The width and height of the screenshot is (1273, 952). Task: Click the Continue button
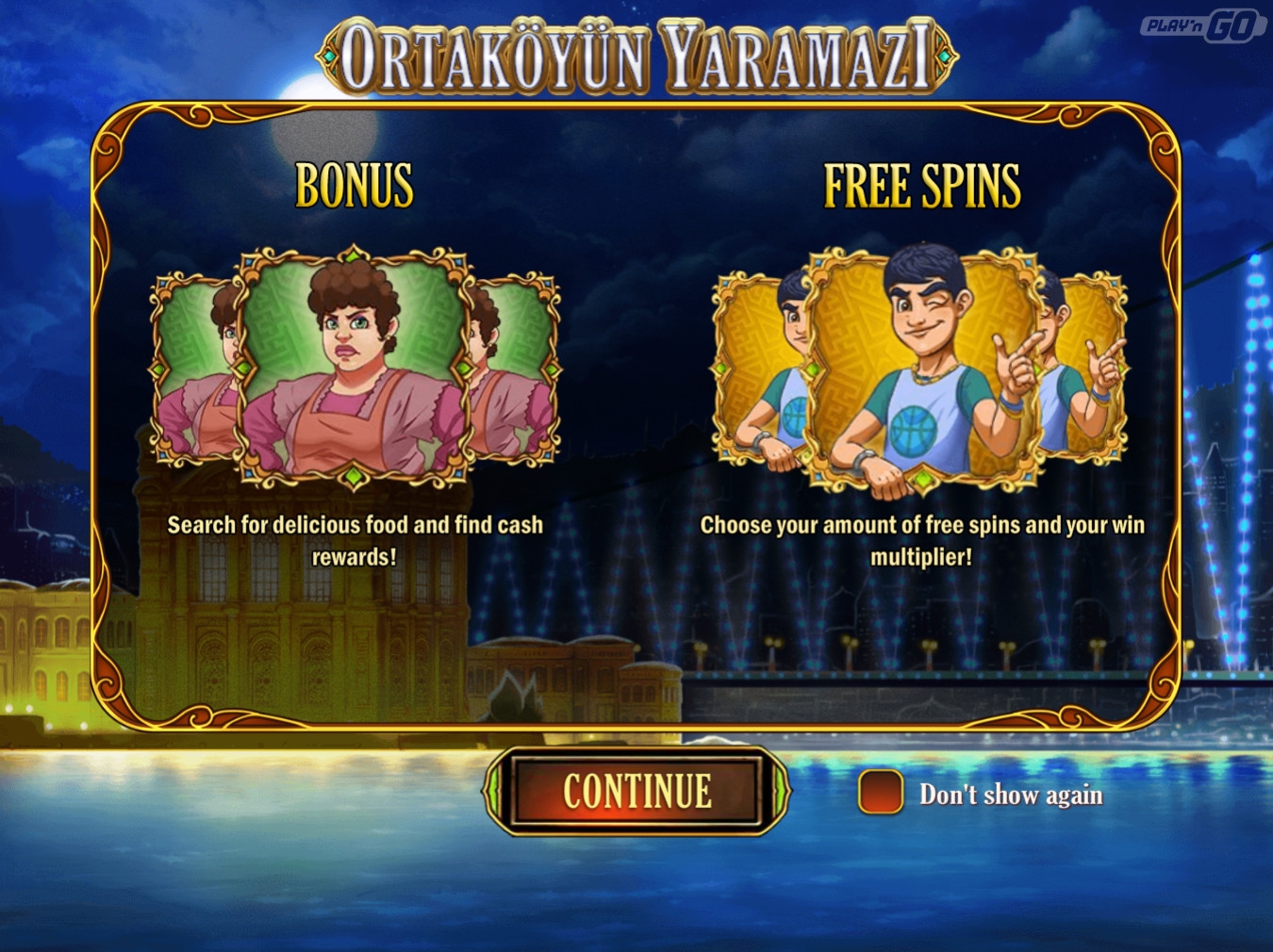coord(636,792)
